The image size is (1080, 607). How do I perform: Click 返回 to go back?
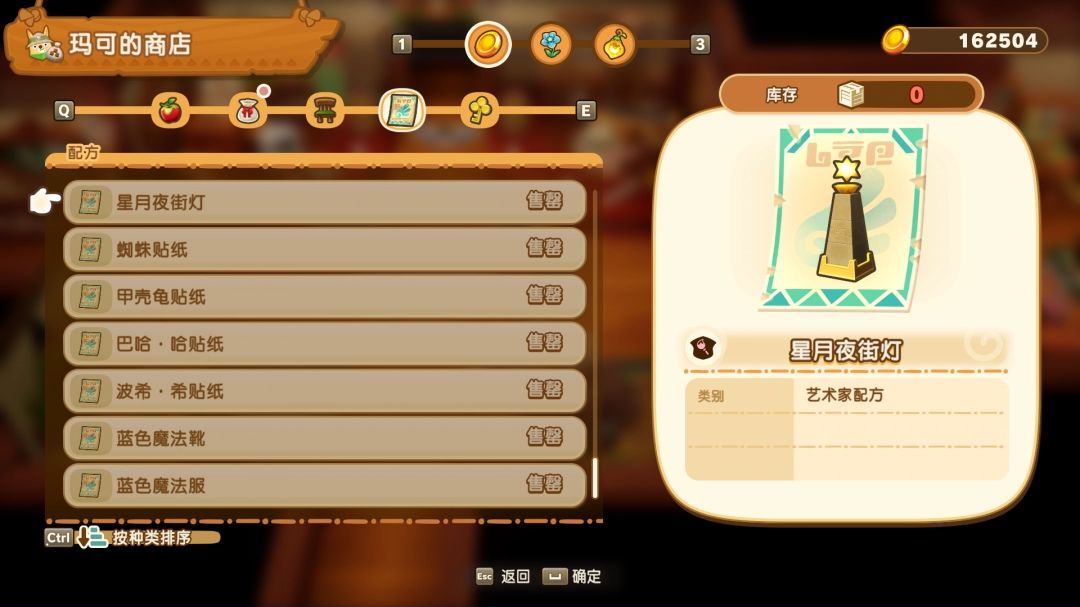tap(514, 576)
